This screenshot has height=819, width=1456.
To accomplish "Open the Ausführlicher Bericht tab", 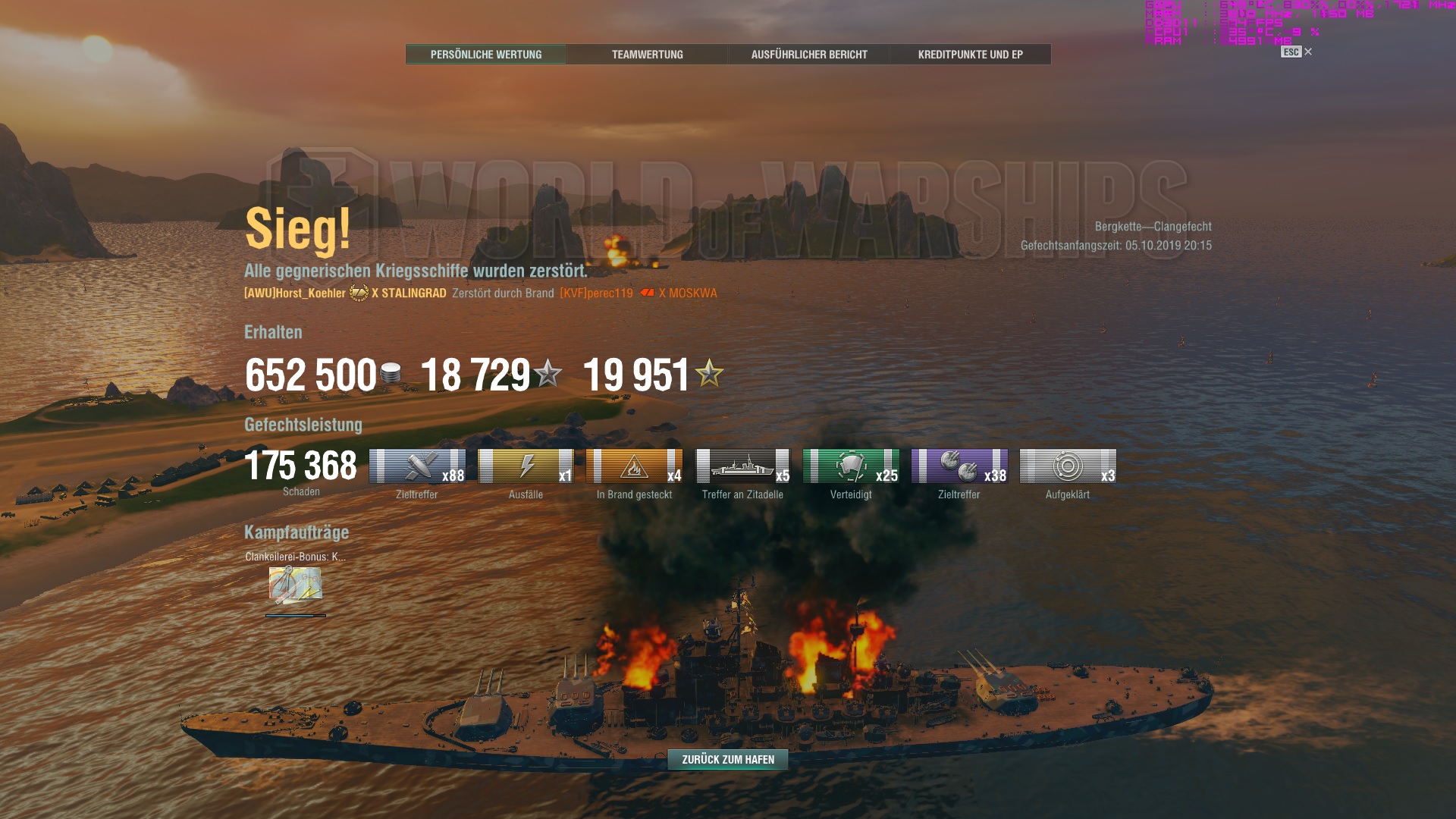I will [808, 54].
